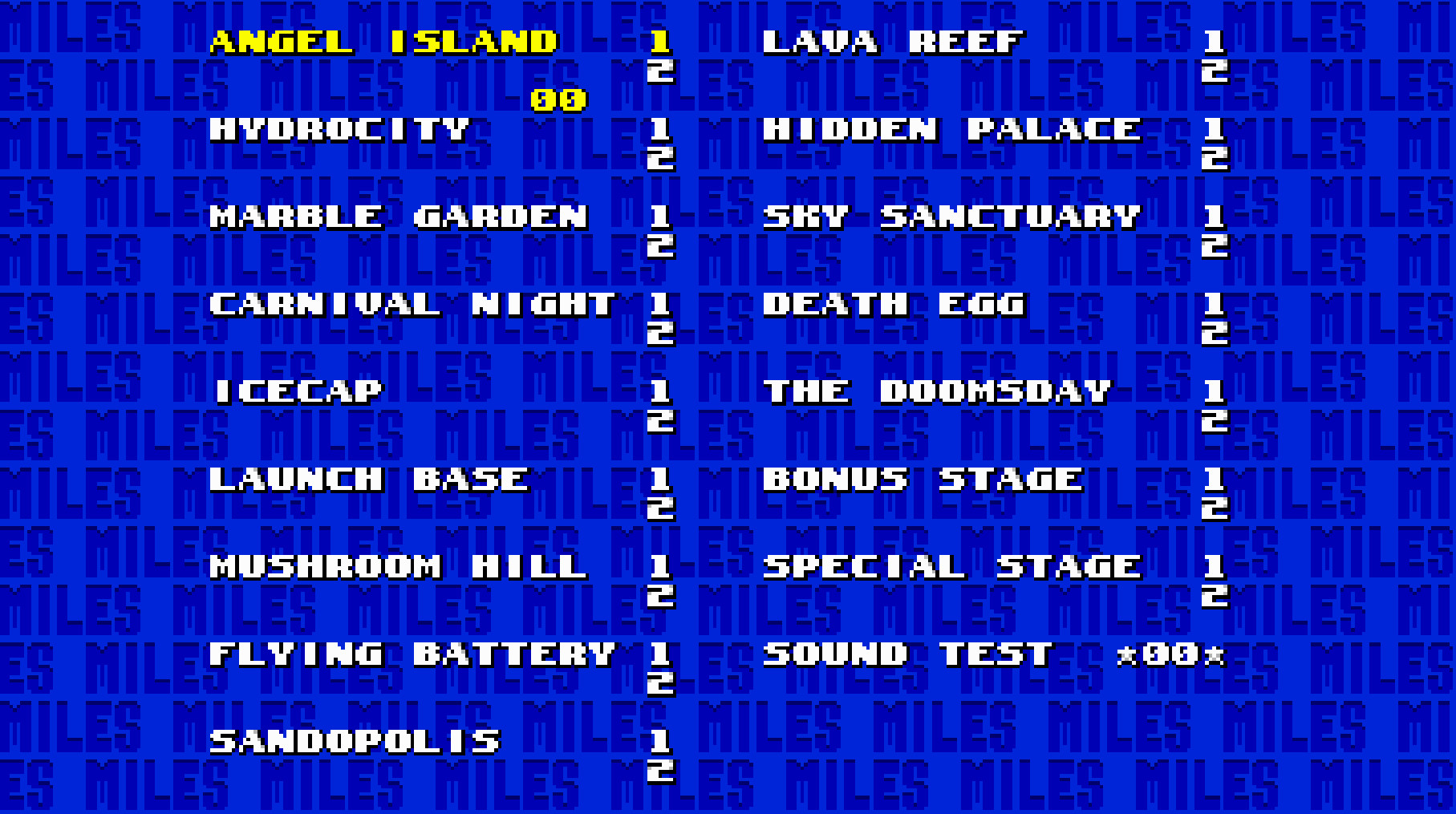The width and height of the screenshot is (1456, 814).
Task: Open Lava Reef Act 2
Action: pyautogui.click(x=1216, y=72)
